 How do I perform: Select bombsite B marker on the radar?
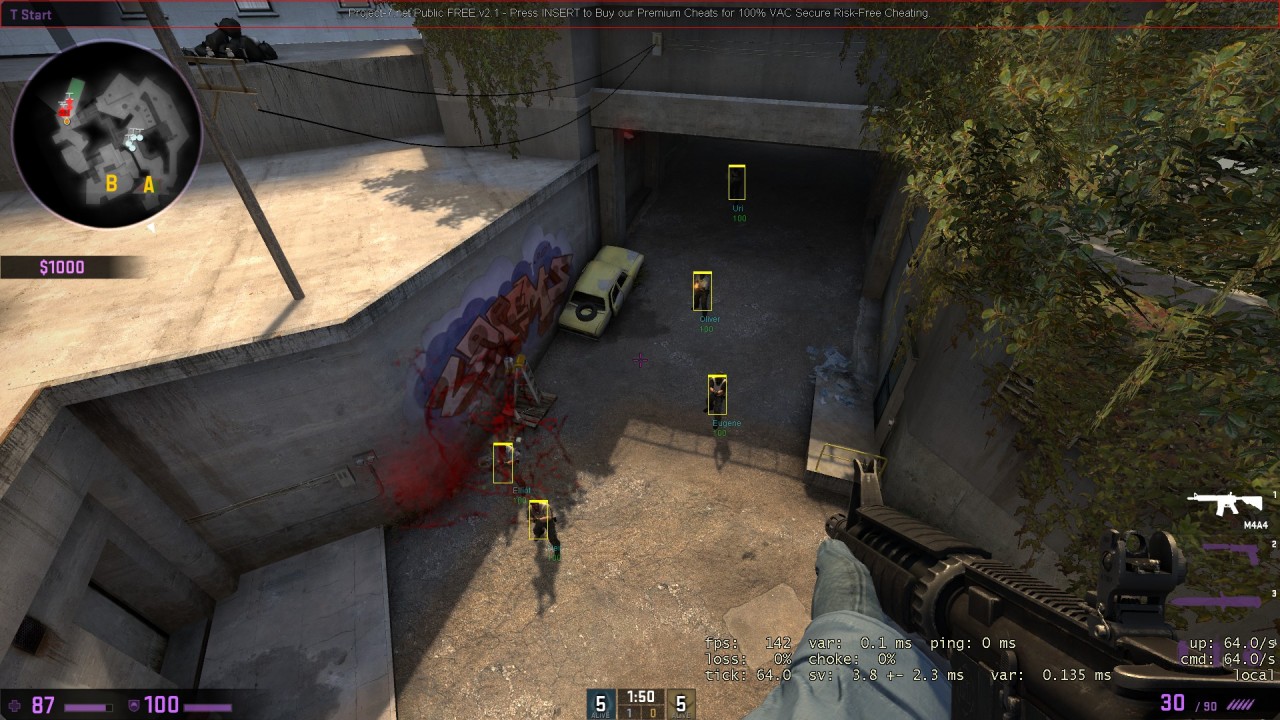tap(112, 184)
